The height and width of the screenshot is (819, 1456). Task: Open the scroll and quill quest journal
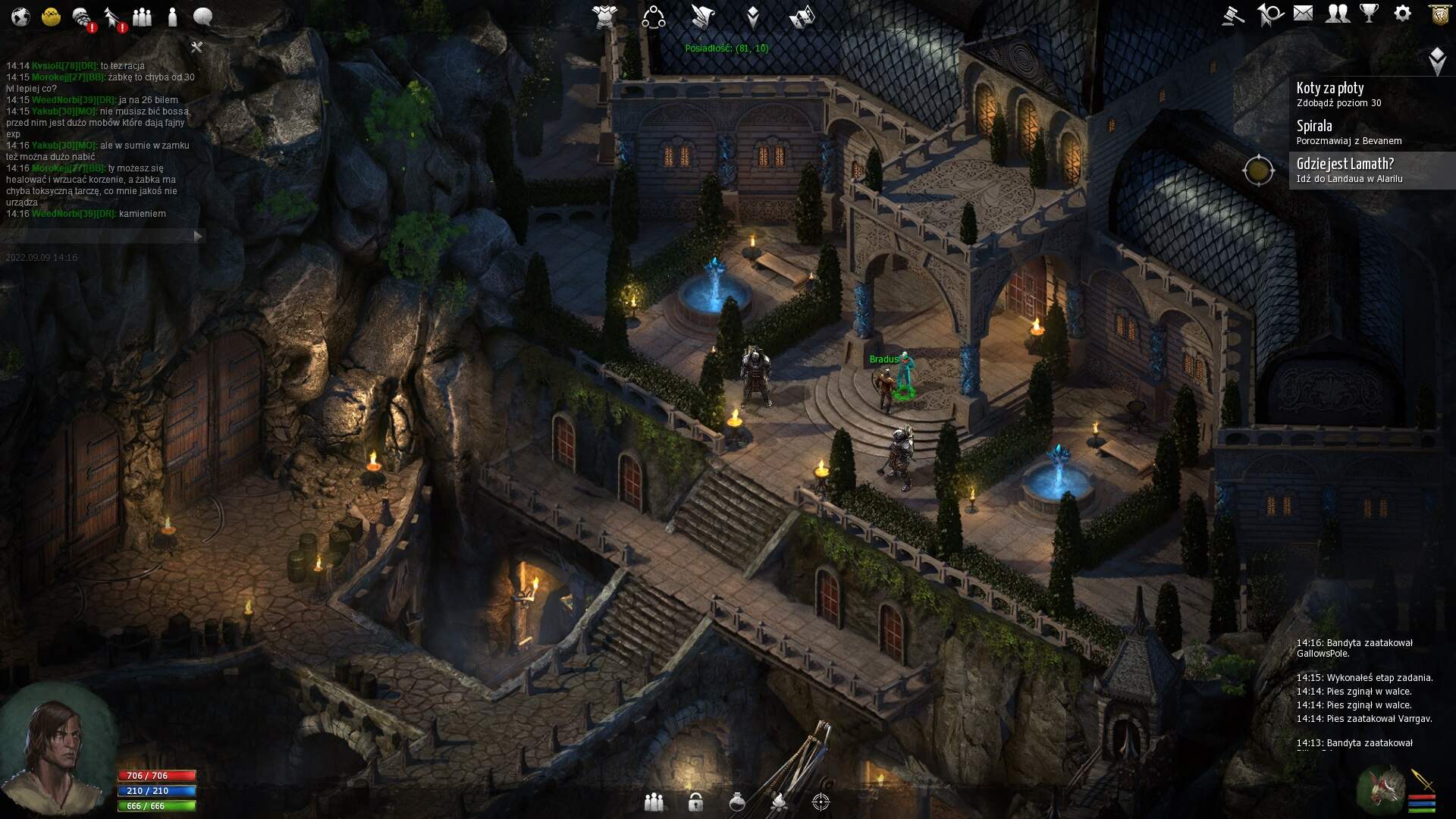703,16
